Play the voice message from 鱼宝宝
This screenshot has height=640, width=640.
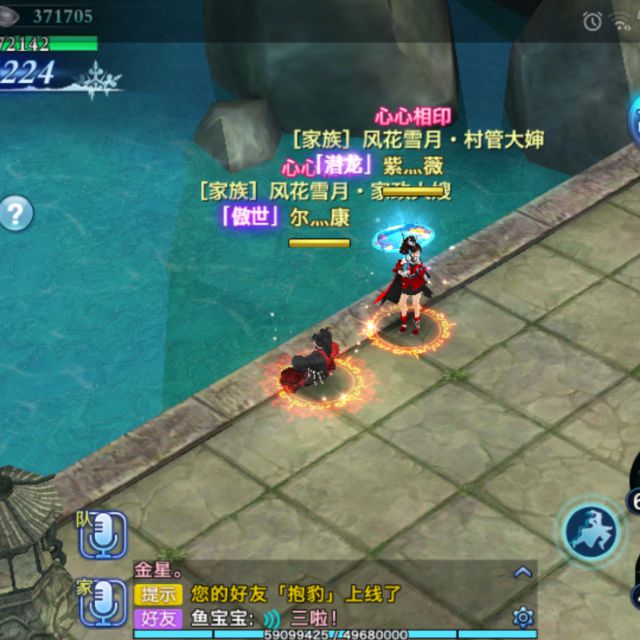pos(272,619)
